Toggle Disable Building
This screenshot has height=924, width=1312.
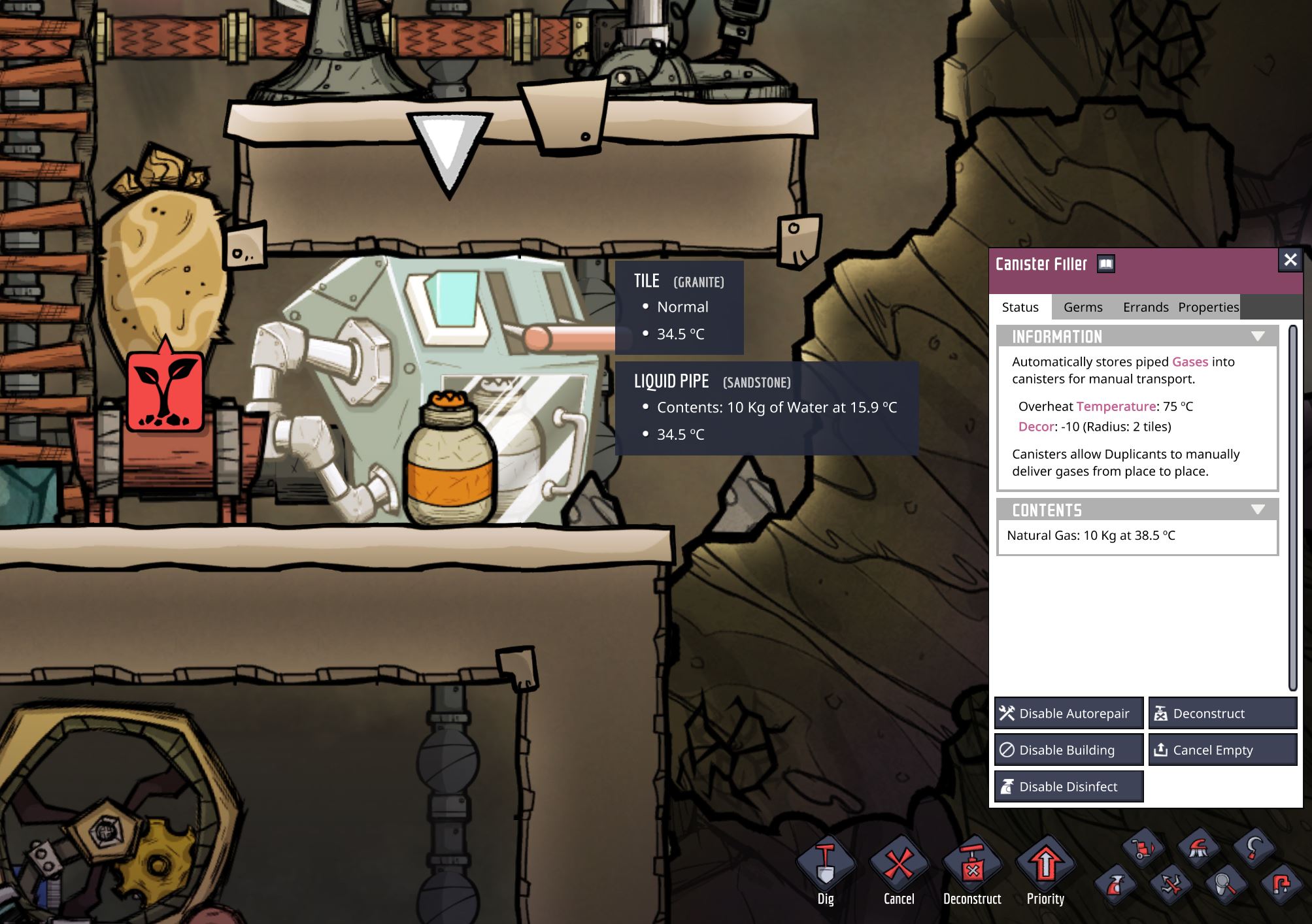1068,750
